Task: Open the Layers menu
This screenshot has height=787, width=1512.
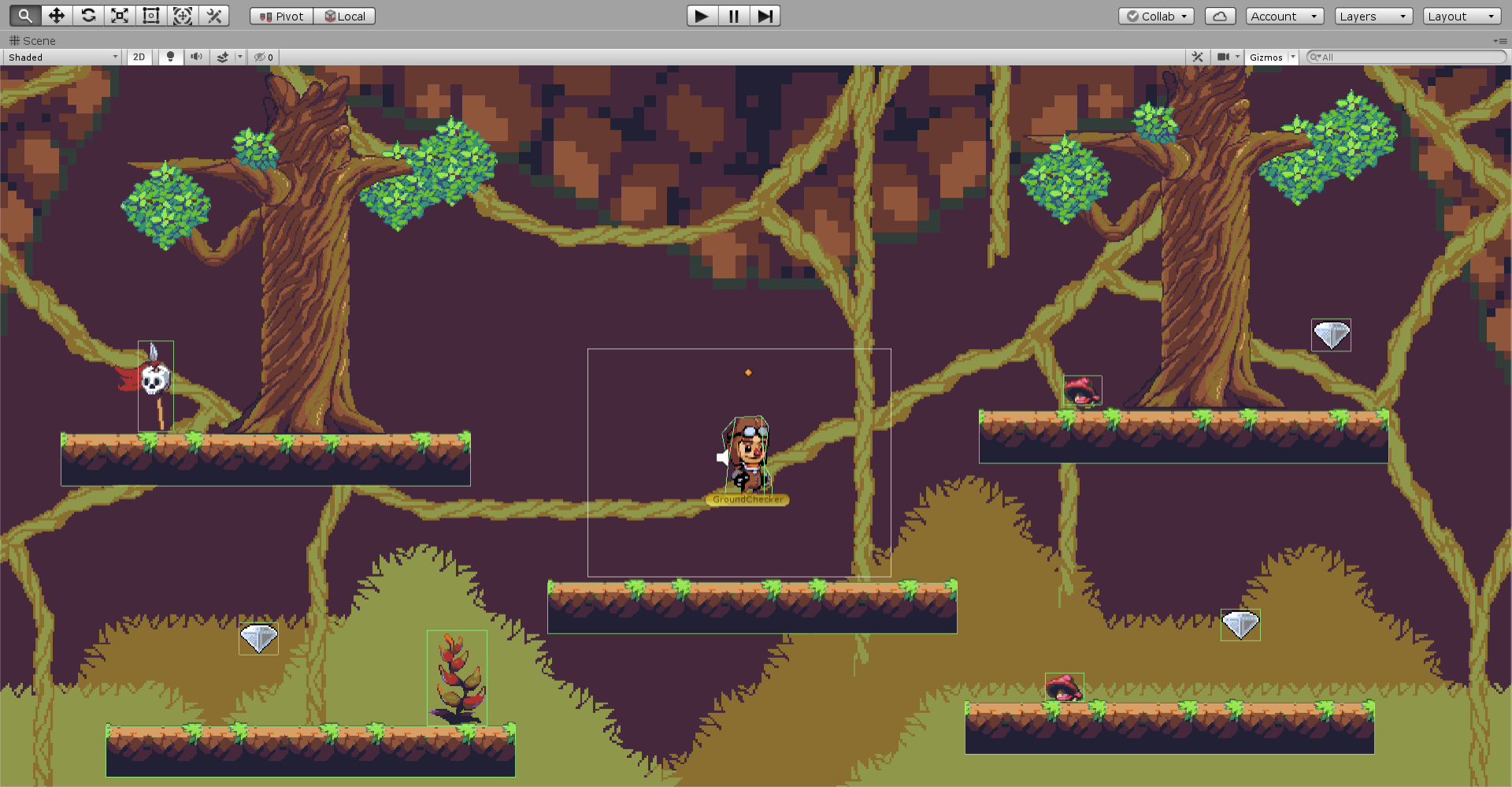Action: tap(1373, 16)
